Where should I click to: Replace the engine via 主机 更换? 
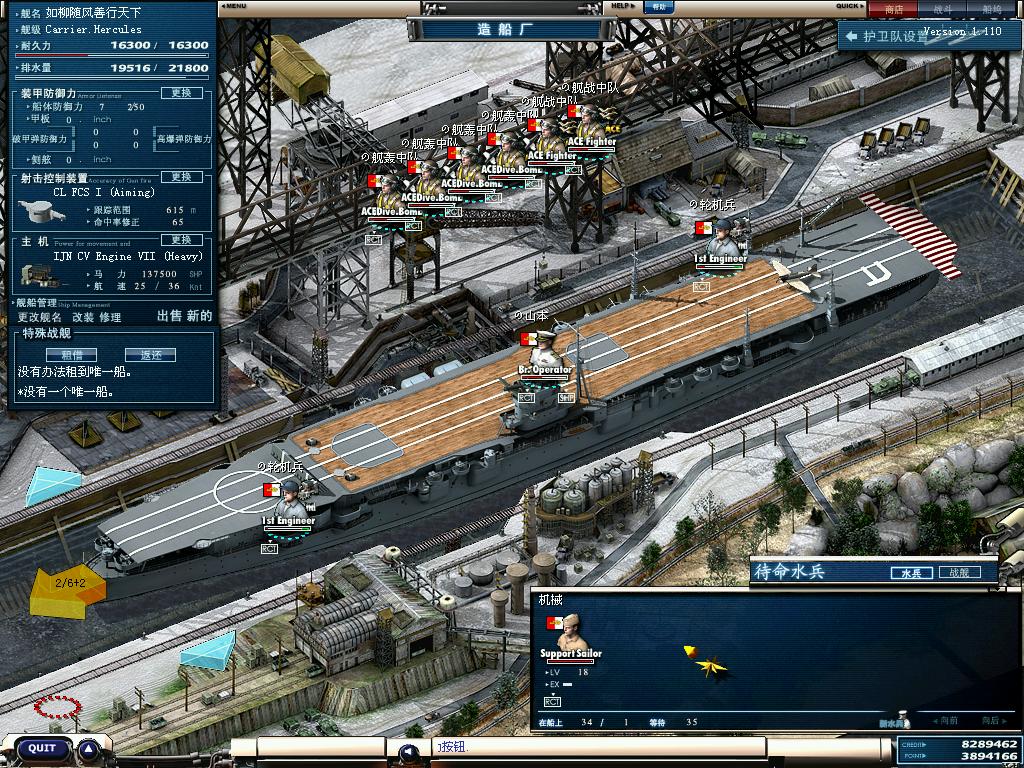pyautogui.click(x=181, y=240)
